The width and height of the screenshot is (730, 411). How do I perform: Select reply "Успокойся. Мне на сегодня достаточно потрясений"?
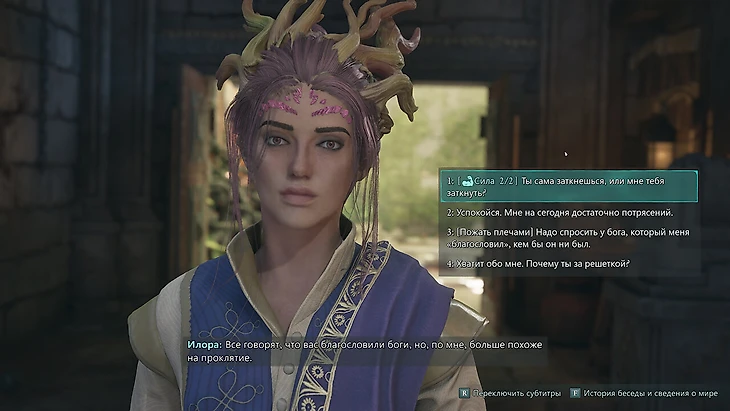(559, 212)
